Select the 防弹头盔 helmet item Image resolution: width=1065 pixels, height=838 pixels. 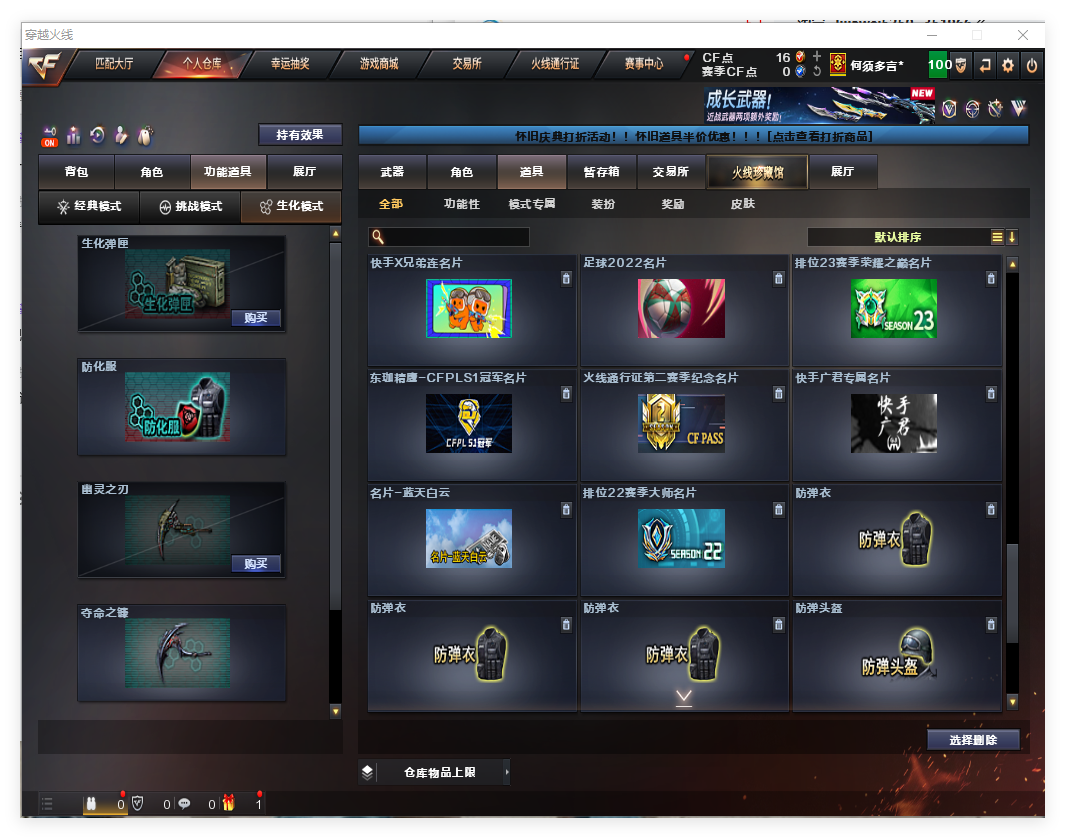[896, 655]
